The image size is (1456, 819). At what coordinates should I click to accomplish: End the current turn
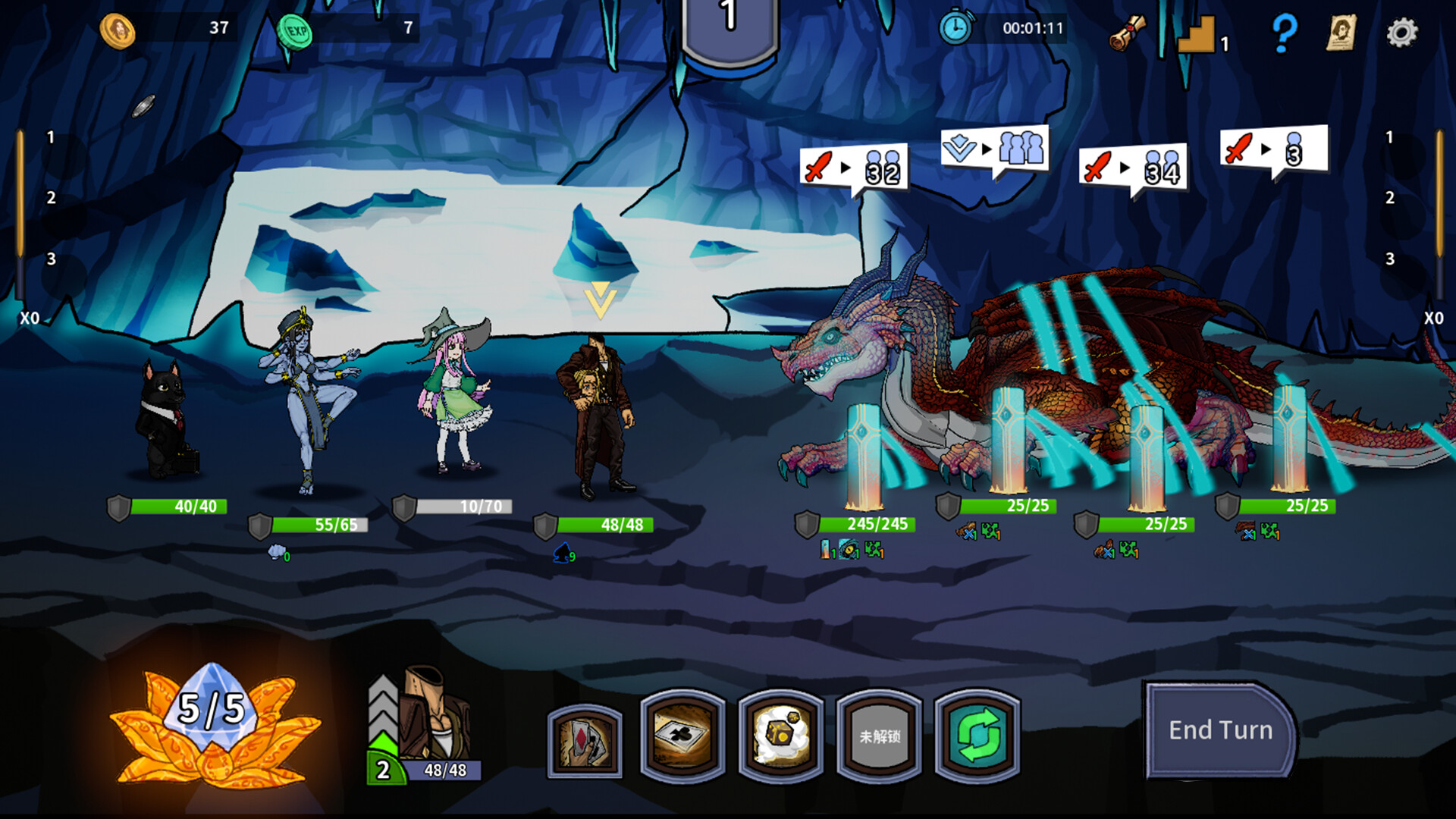1219,730
